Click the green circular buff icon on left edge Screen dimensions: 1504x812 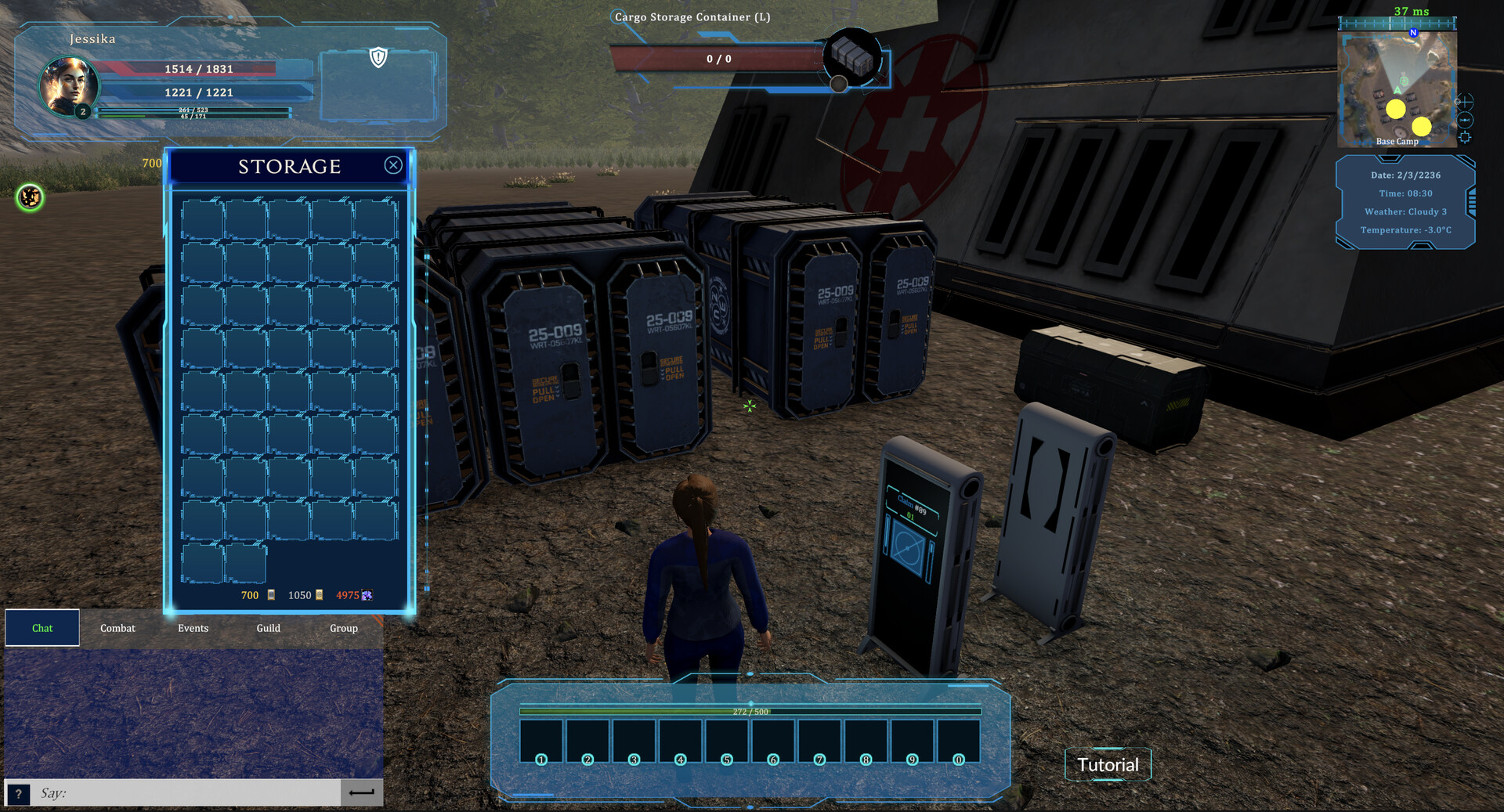click(x=28, y=198)
